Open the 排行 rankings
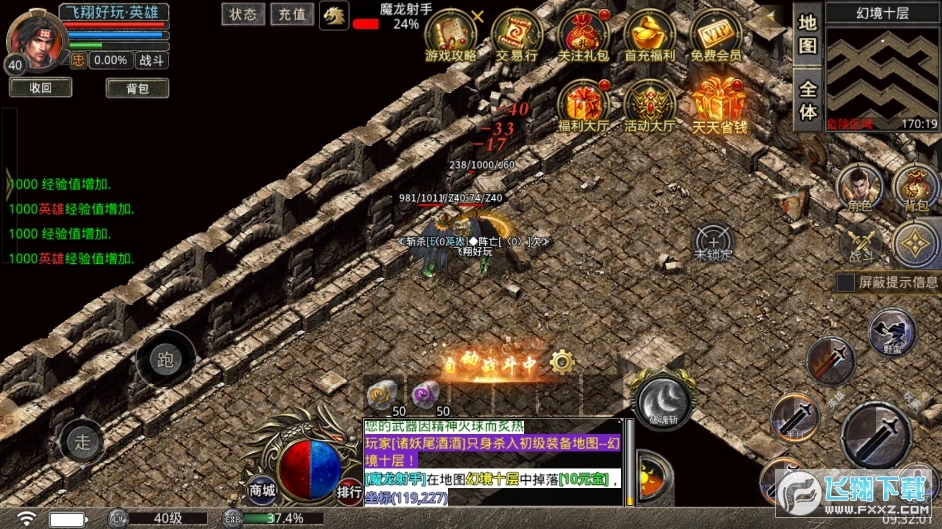 click(349, 490)
